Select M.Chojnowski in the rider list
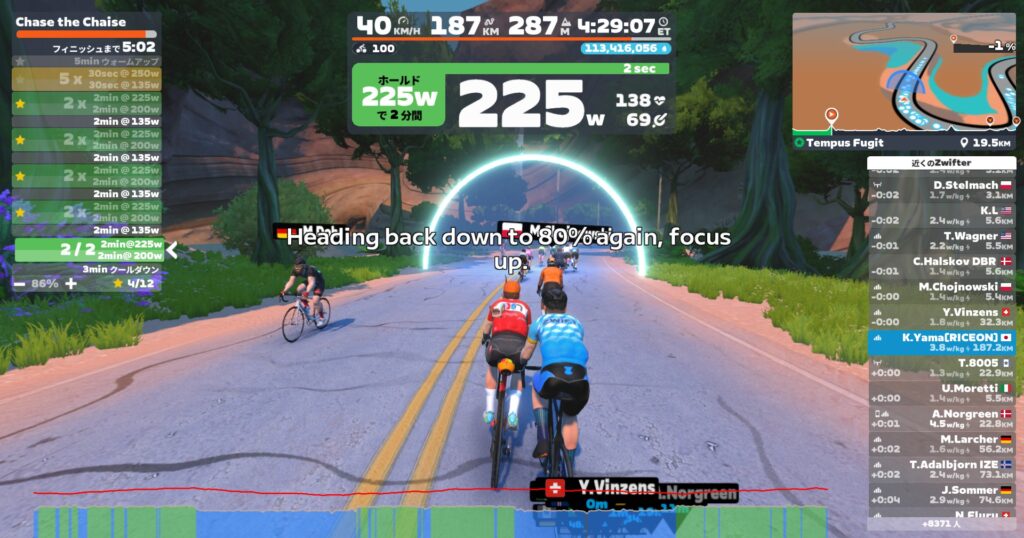Viewport: 1024px width, 538px height. (941, 291)
